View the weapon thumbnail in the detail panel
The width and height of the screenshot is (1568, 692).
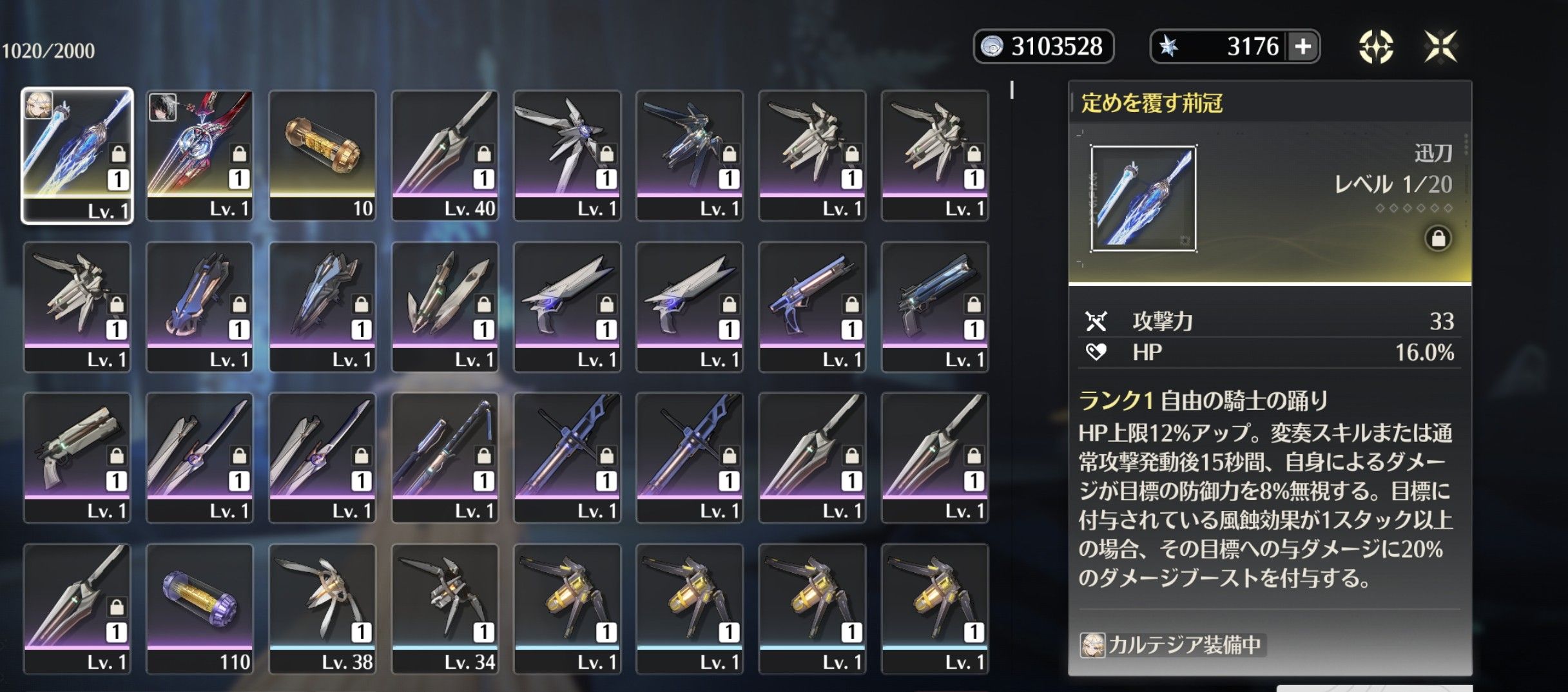1143,198
